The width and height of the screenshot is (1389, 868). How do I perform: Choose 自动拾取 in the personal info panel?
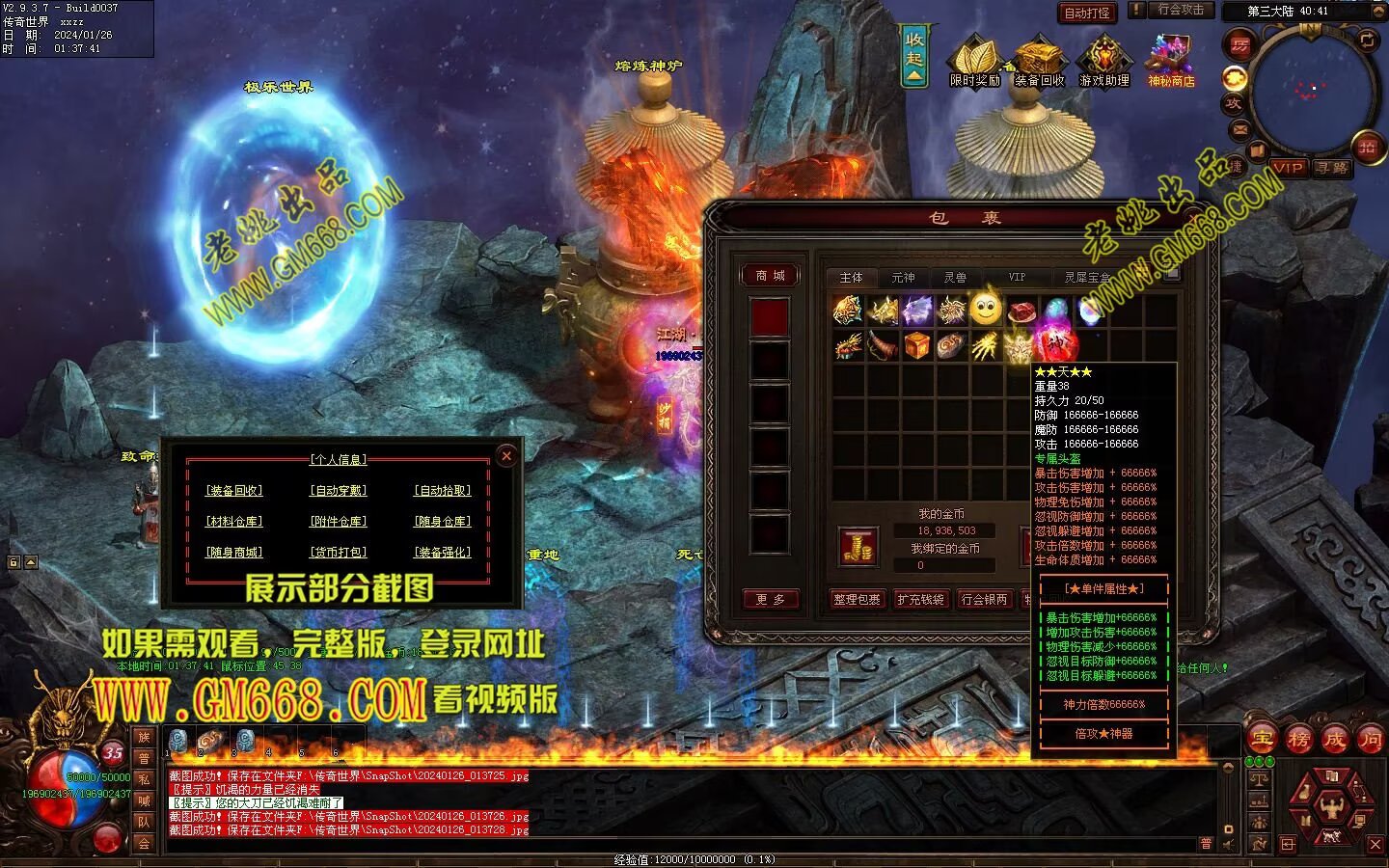(443, 491)
